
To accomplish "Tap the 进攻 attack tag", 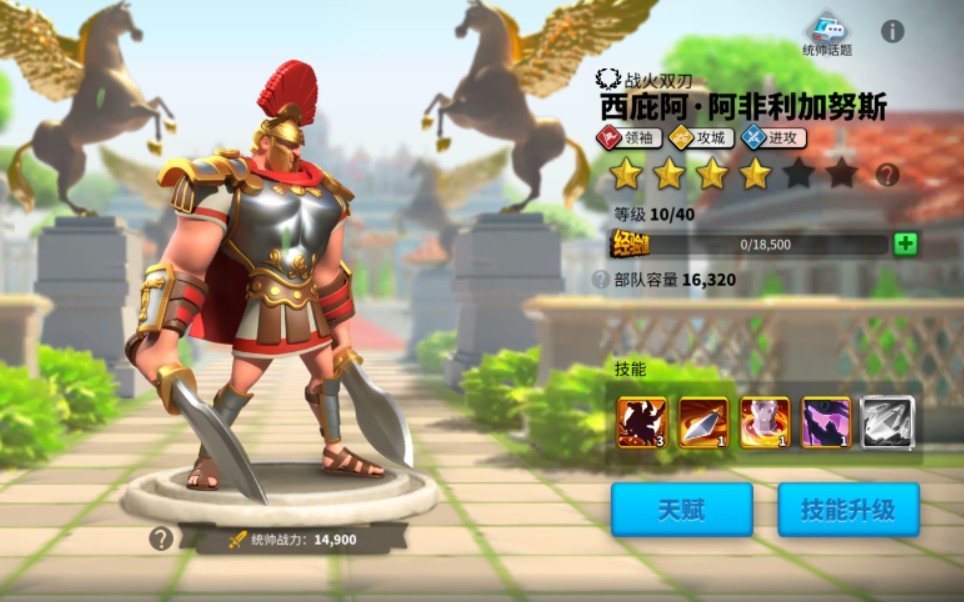I will tap(773, 138).
